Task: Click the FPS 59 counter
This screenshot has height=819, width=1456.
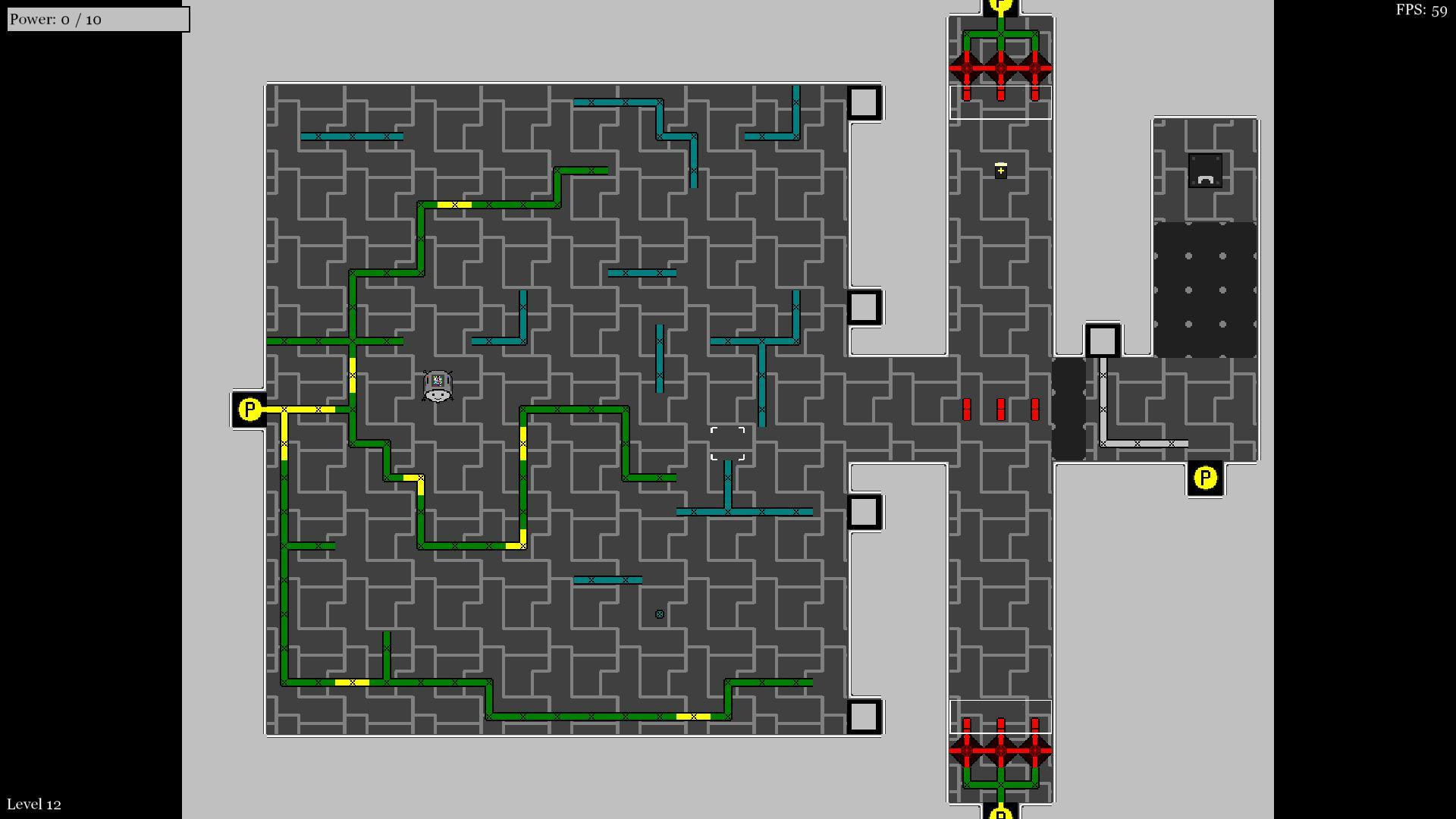Action: (x=1421, y=11)
